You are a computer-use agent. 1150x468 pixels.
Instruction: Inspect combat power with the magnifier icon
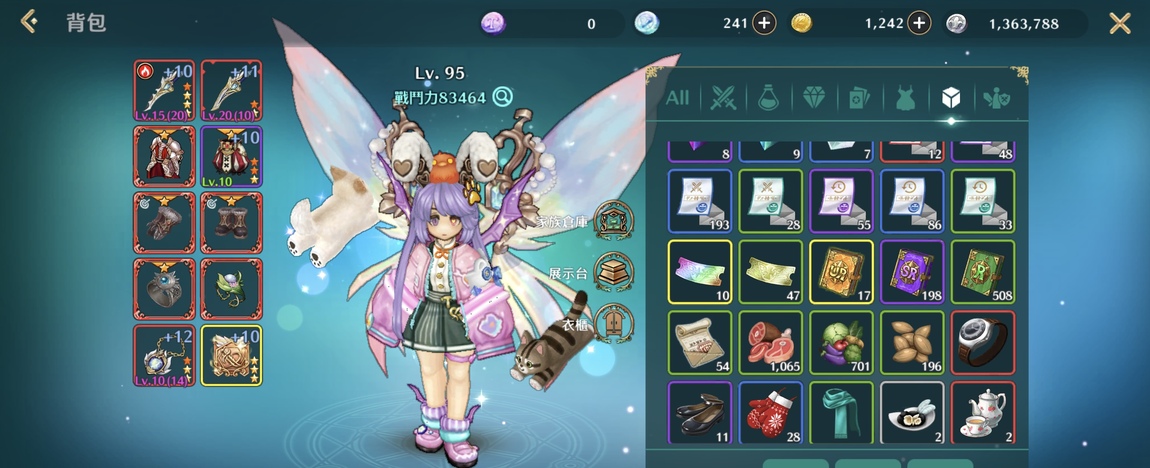[502, 97]
